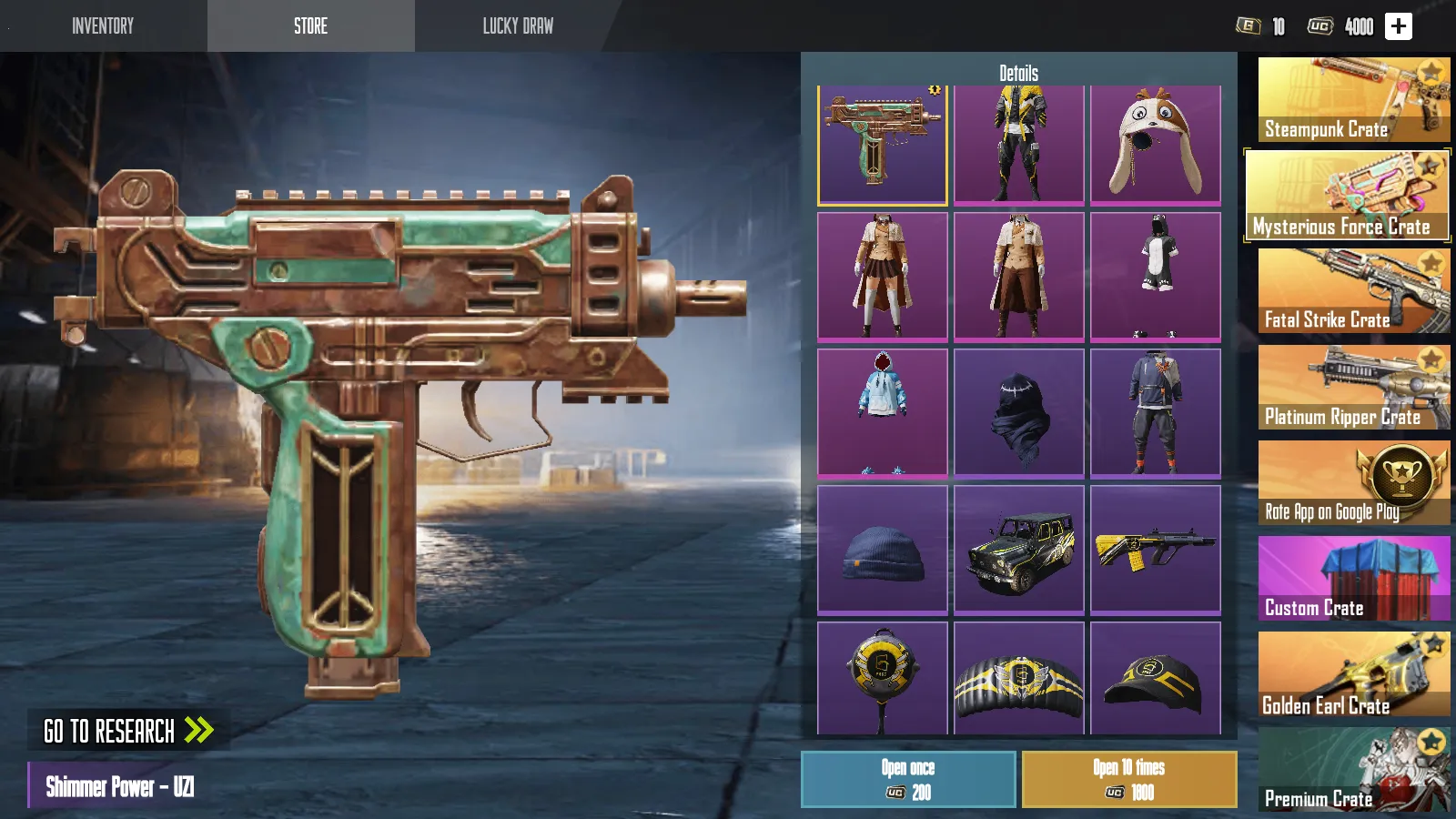
Task: Open the crate 10 times for 1800 UC
Action: point(1129,780)
